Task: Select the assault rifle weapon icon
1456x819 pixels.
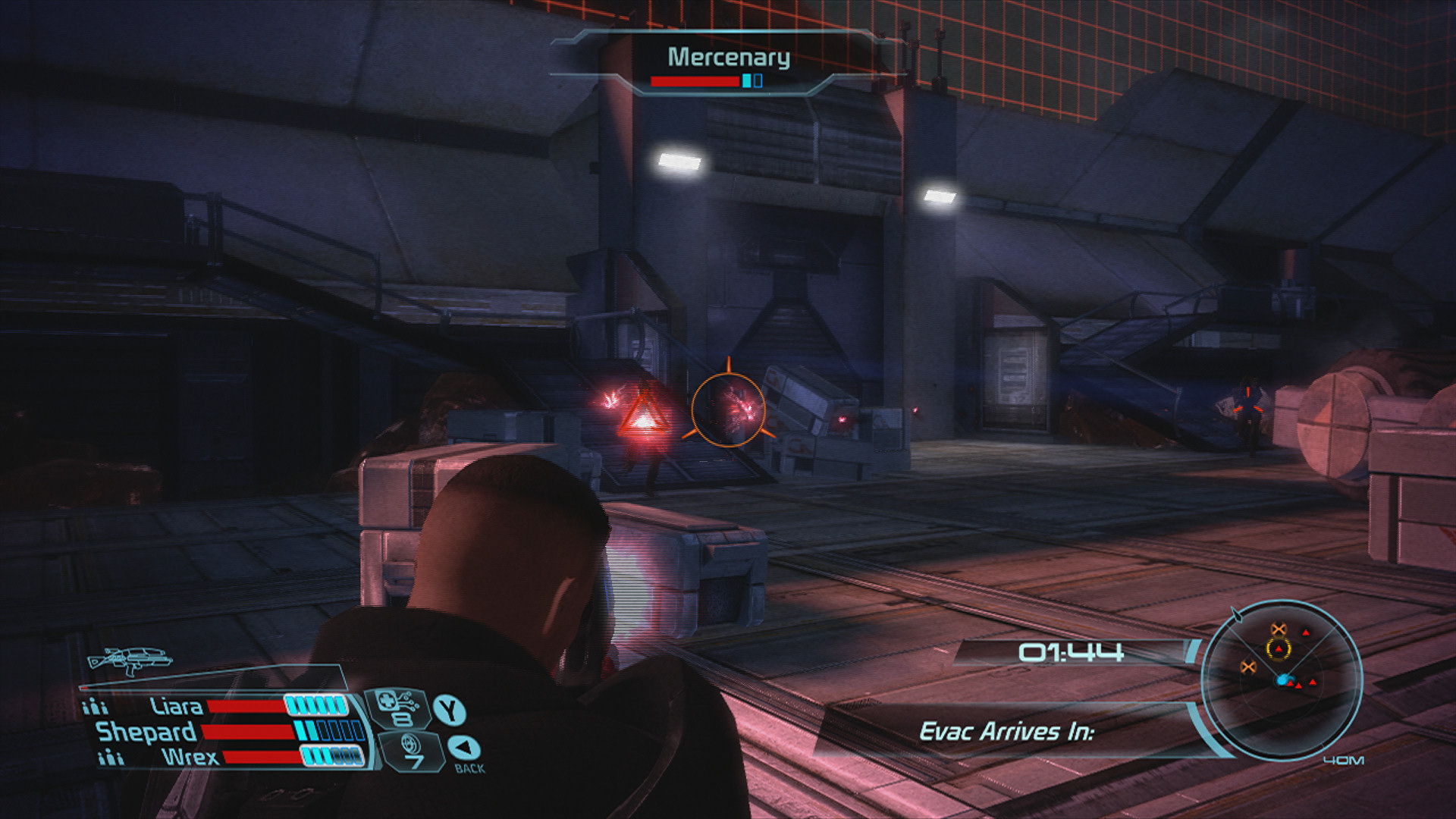Action: (x=130, y=661)
